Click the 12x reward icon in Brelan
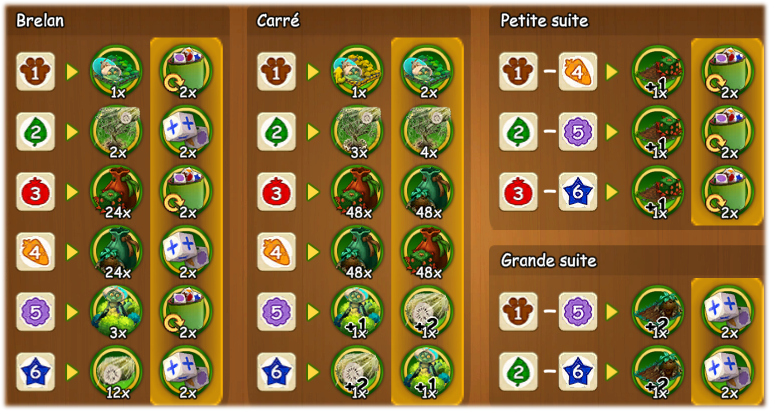 117,371
